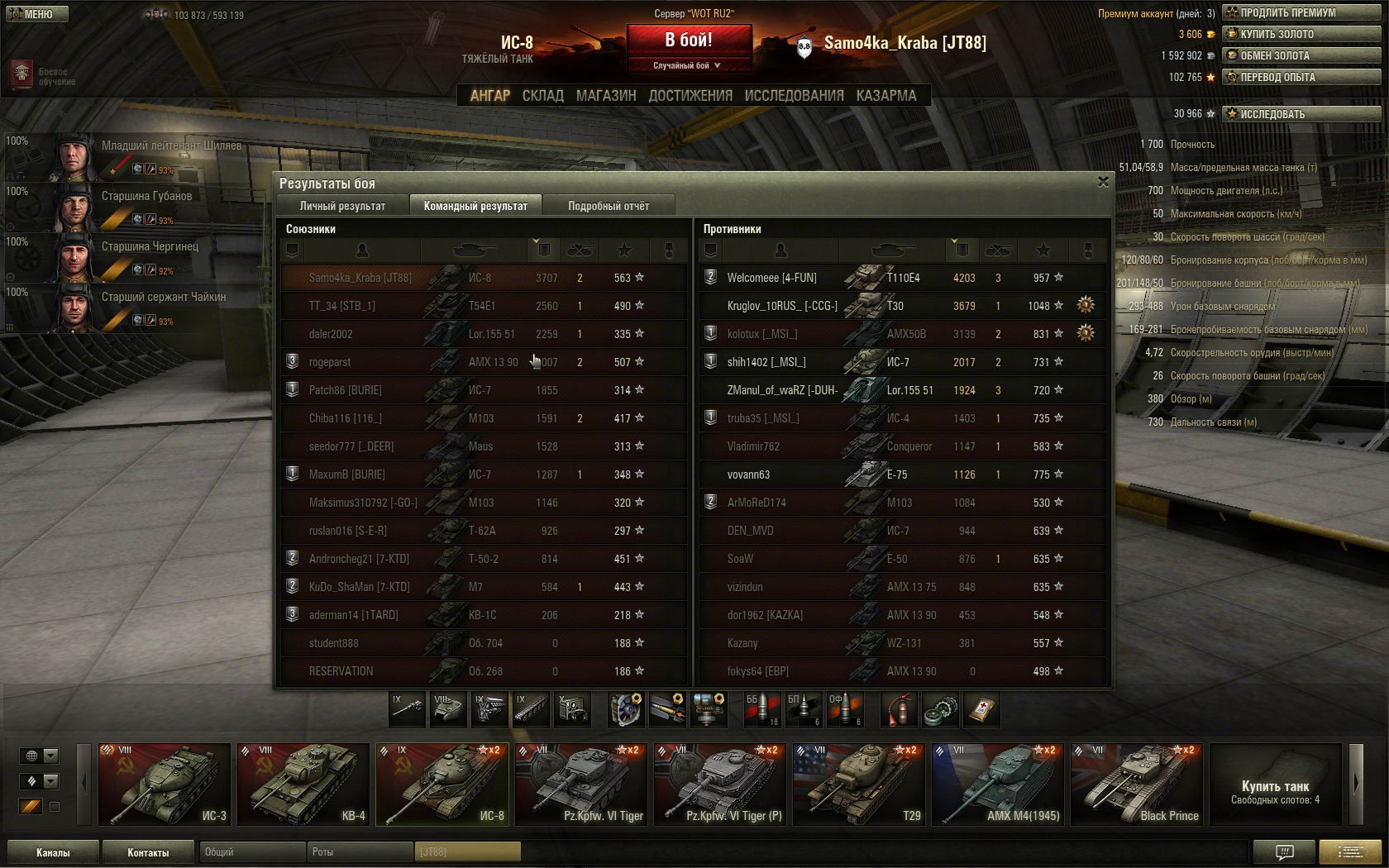Show the КАЗАРМА section

[886, 96]
